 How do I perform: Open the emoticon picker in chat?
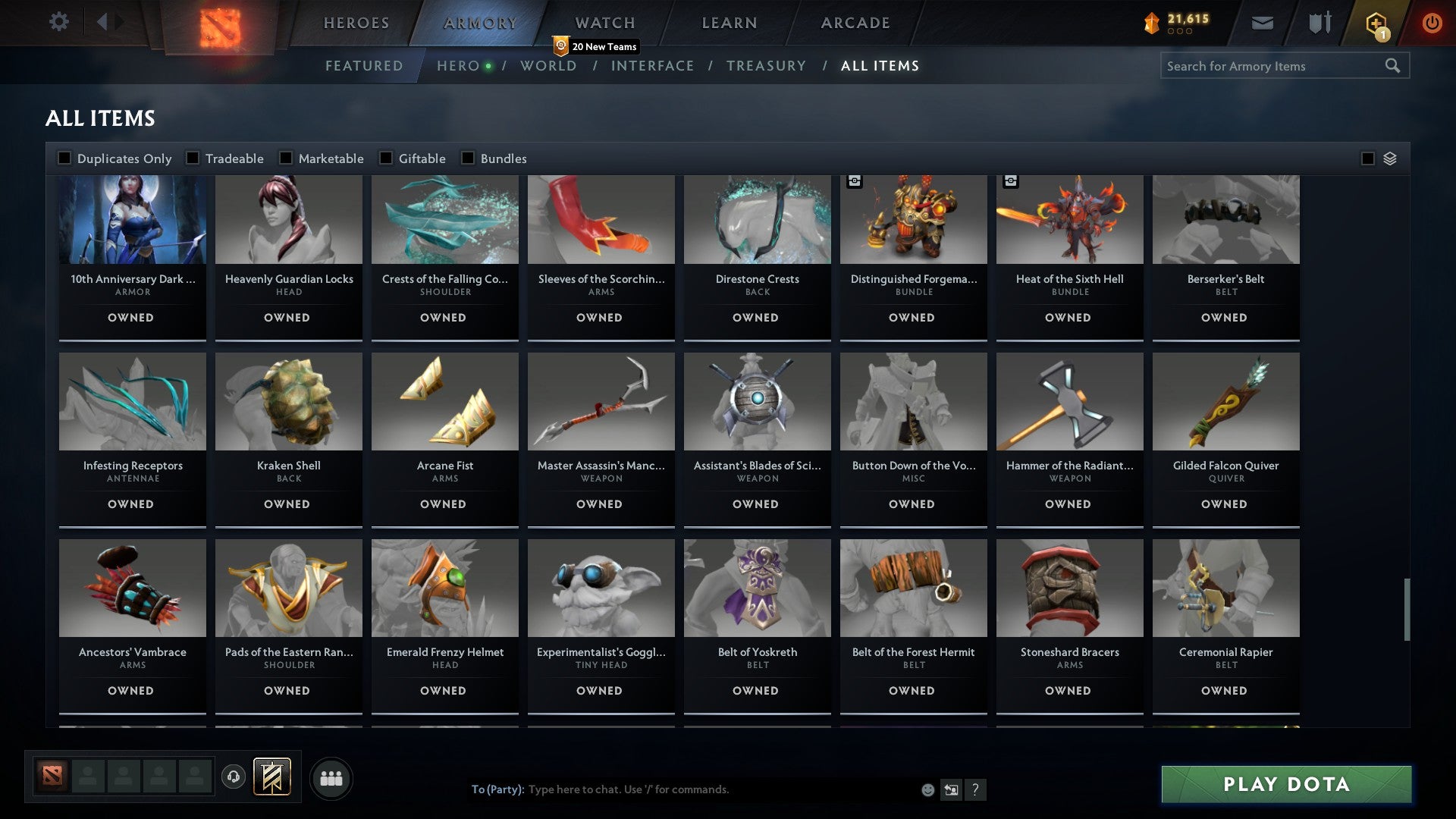point(927,789)
